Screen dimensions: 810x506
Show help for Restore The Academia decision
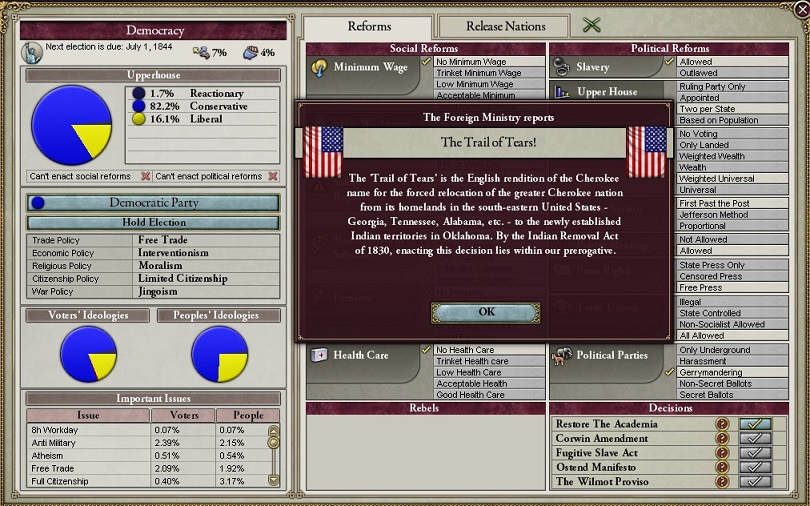722,424
